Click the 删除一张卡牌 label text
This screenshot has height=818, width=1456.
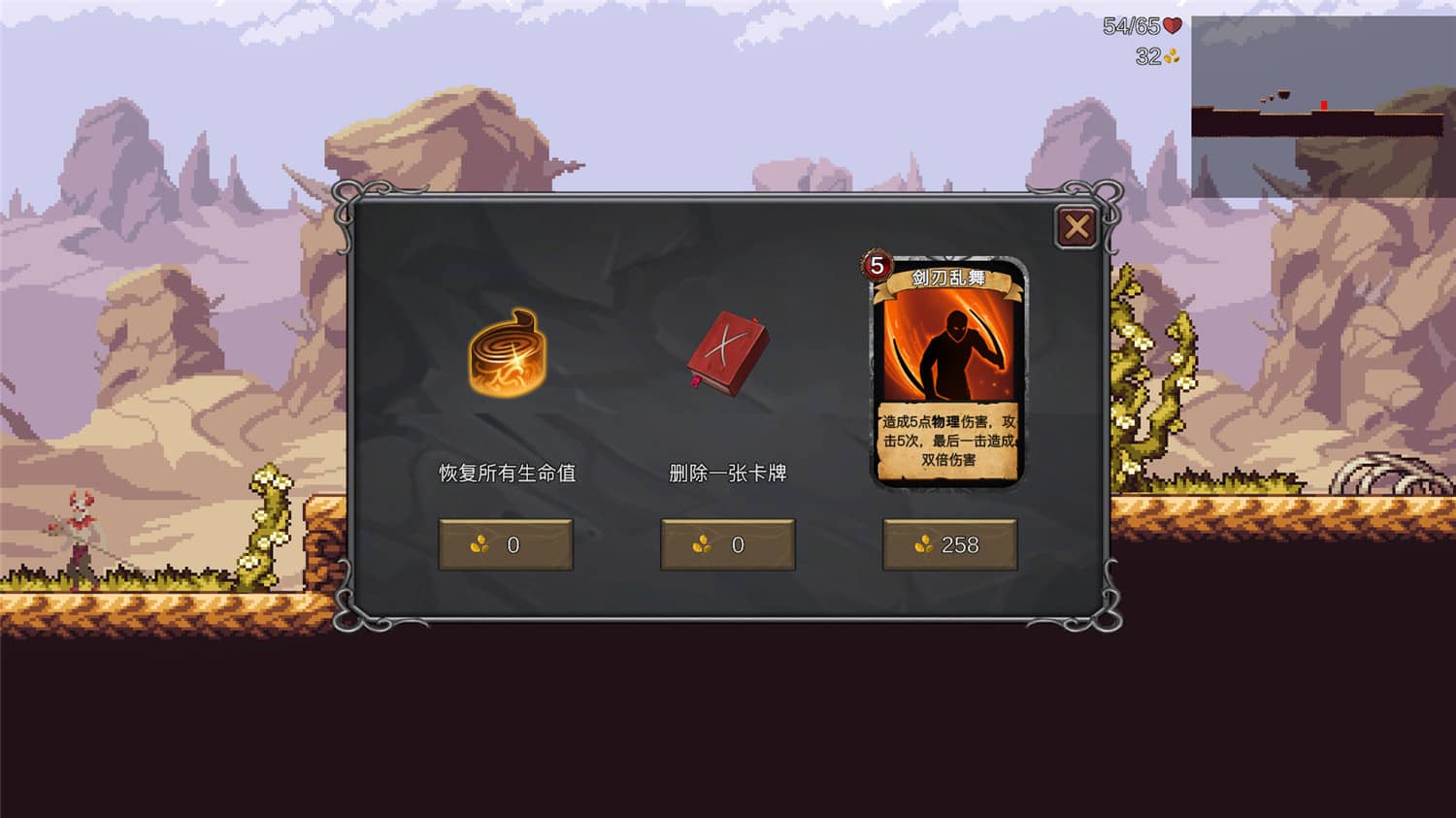click(727, 473)
